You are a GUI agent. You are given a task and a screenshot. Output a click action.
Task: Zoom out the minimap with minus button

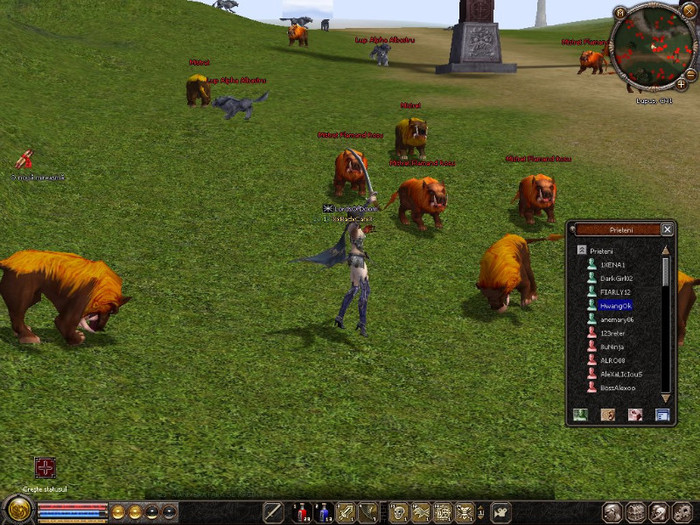[x=691, y=72]
